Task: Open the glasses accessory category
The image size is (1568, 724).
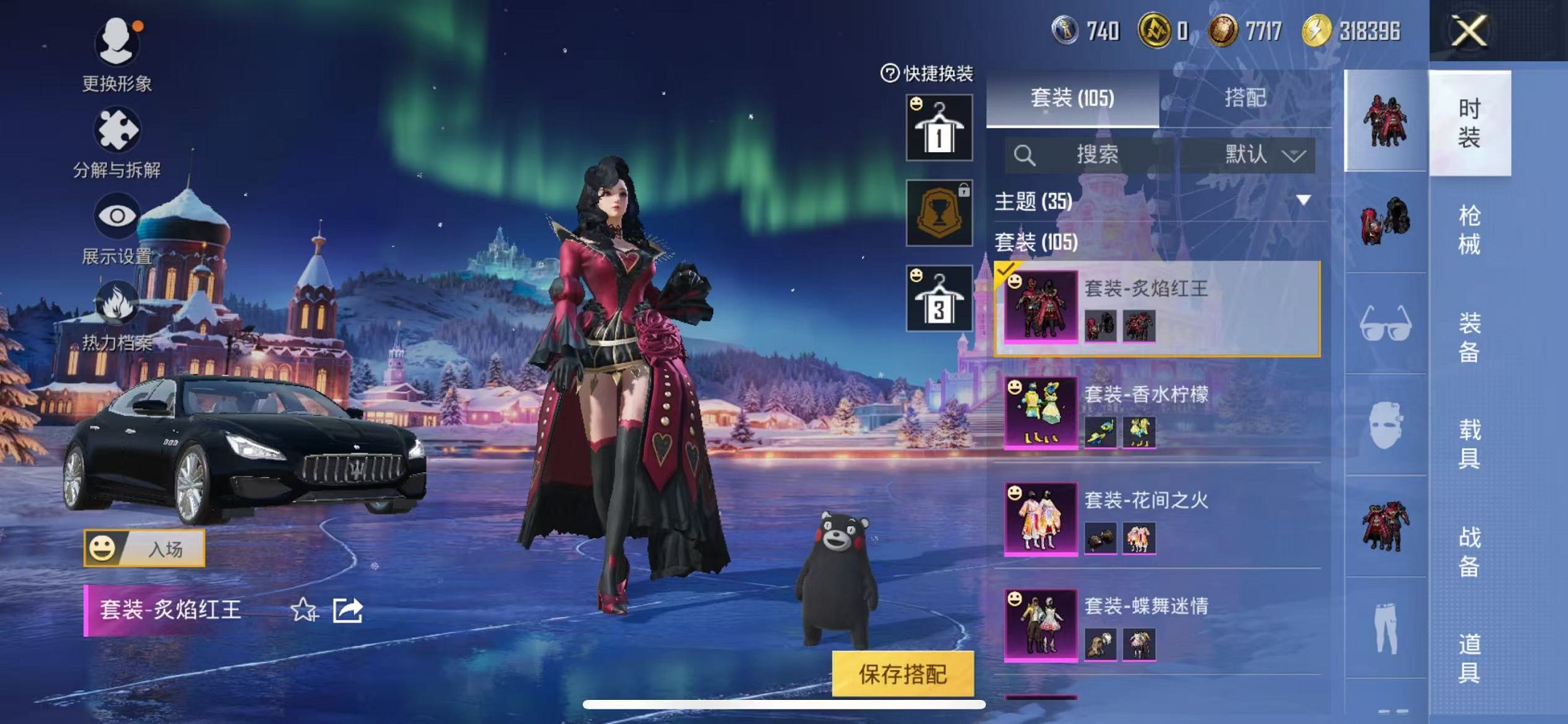Action: (x=1385, y=325)
